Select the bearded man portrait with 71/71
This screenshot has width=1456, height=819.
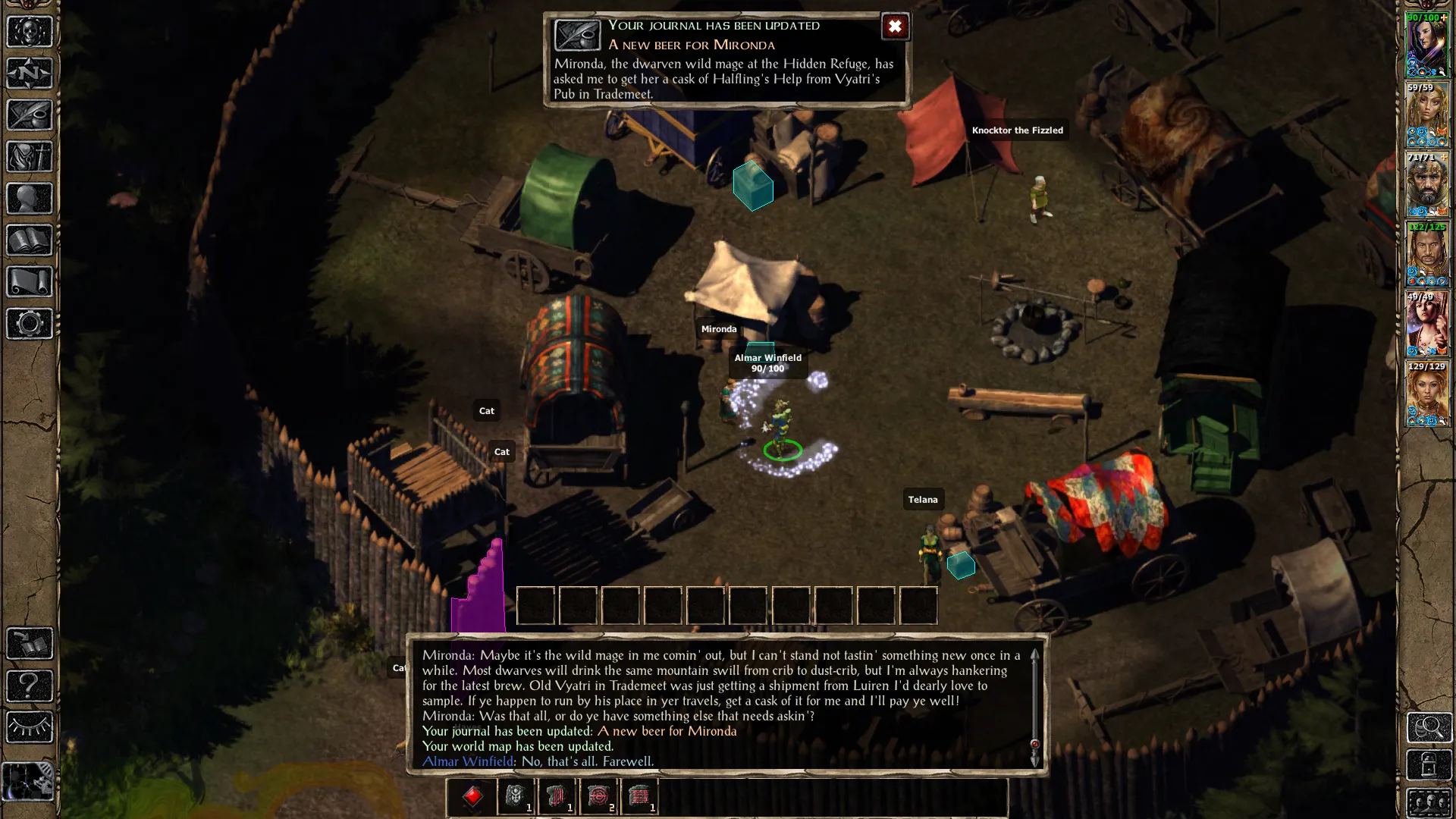click(1427, 185)
